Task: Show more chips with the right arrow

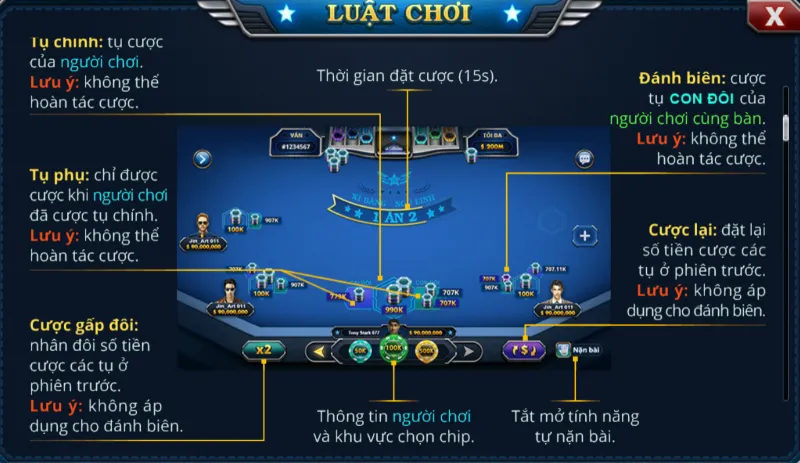Action: (468, 351)
